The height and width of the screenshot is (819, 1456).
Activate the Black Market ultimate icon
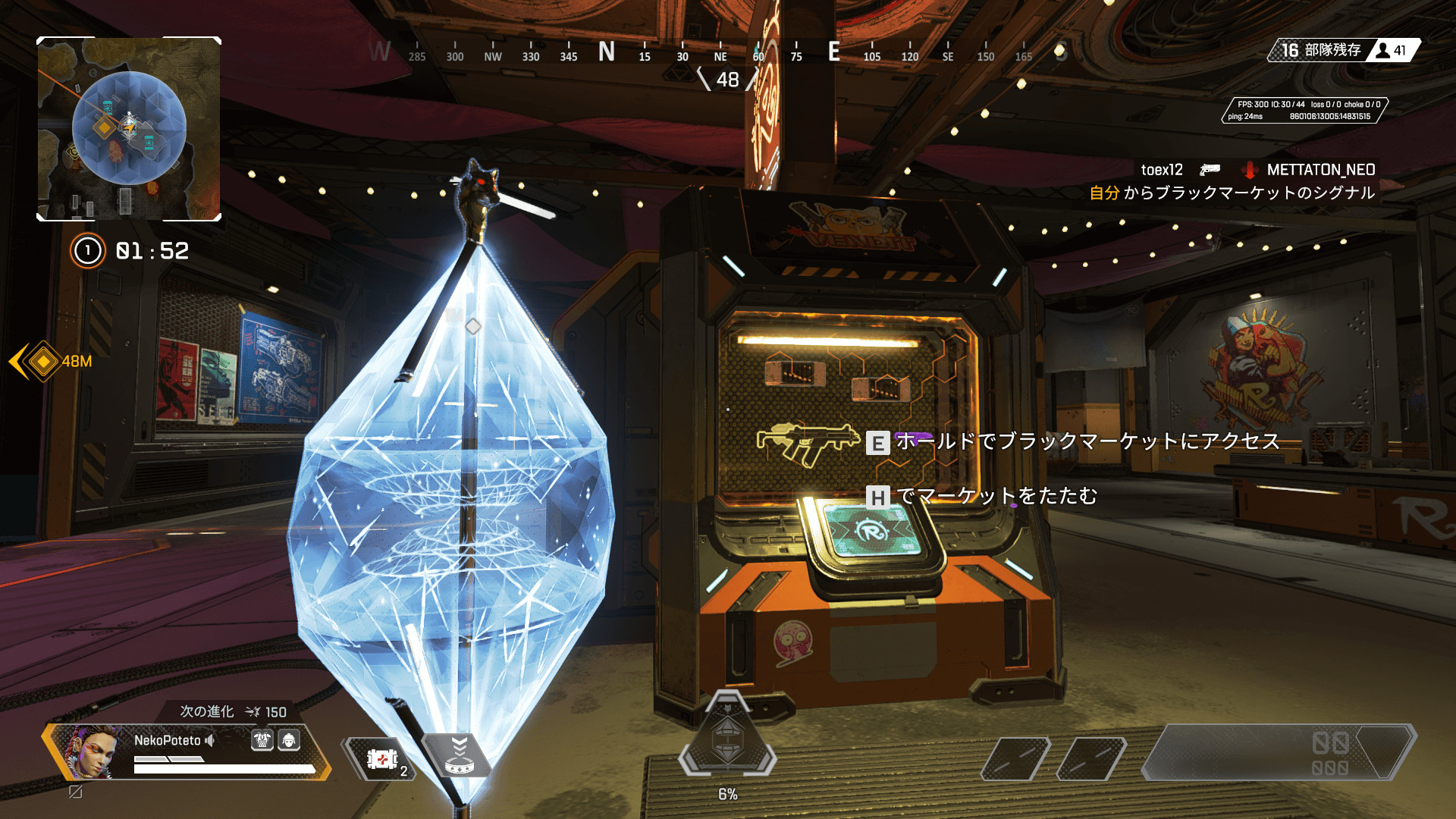(727, 737)
